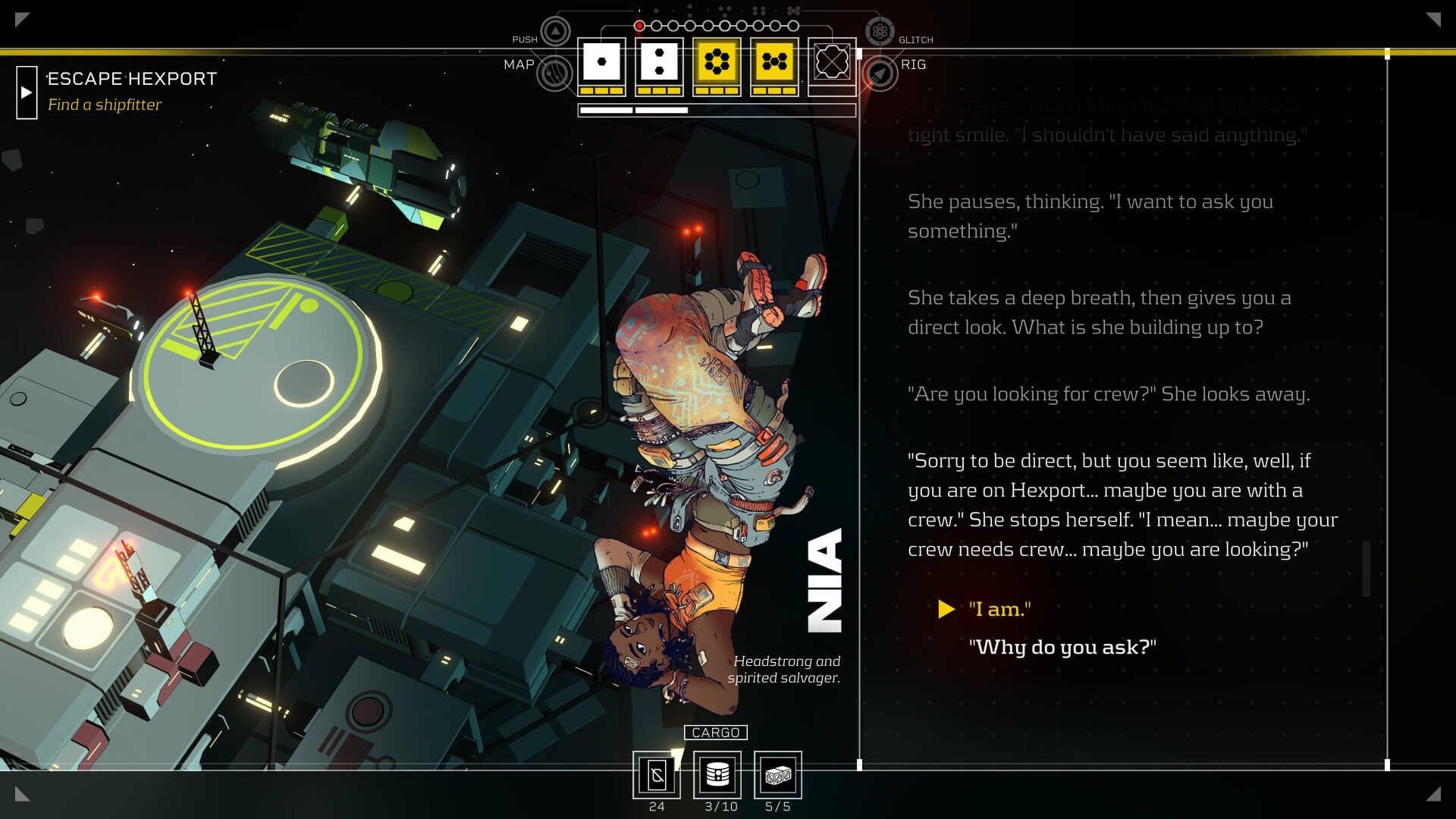Open the Glitch icon
The width and height of the screenshot is (1456, 819).
[x=880, y=32]
